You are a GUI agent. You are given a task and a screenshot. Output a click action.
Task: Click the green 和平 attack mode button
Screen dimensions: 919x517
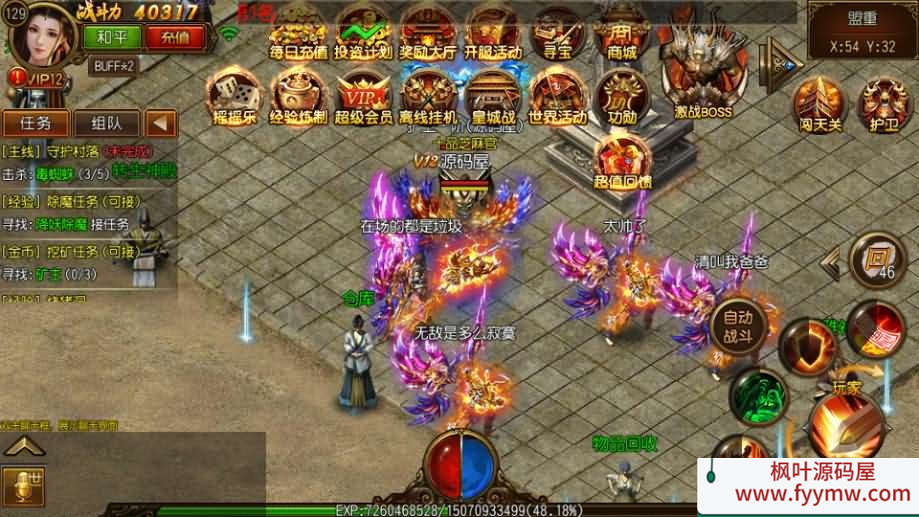point(112,37)
